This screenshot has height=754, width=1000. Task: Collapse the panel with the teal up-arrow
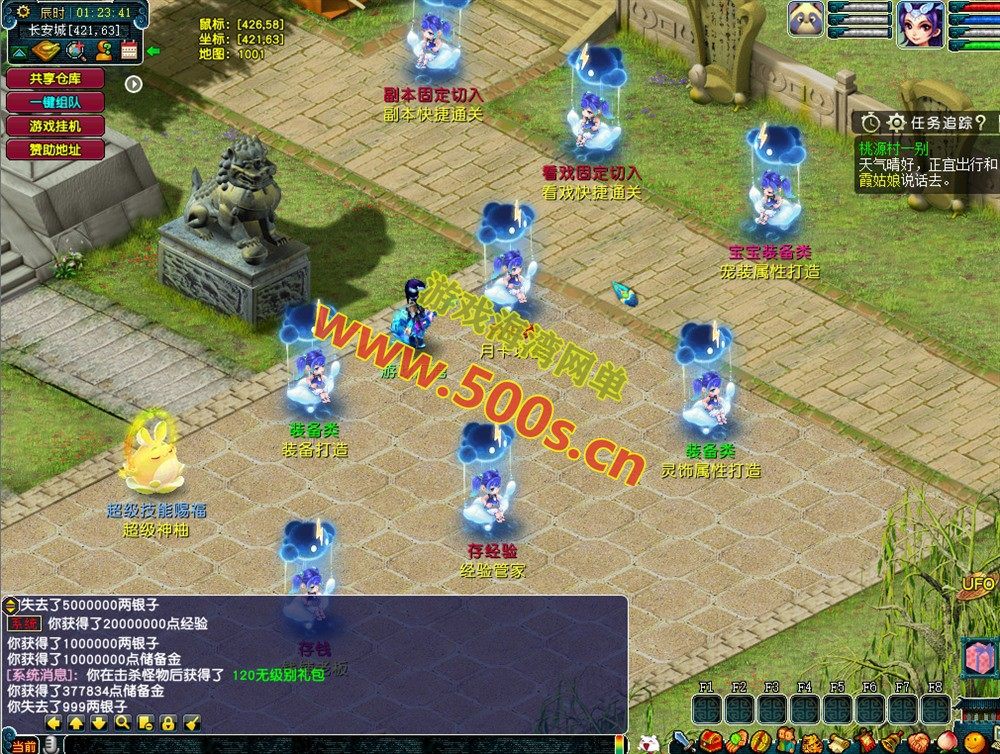click(21, 52)
